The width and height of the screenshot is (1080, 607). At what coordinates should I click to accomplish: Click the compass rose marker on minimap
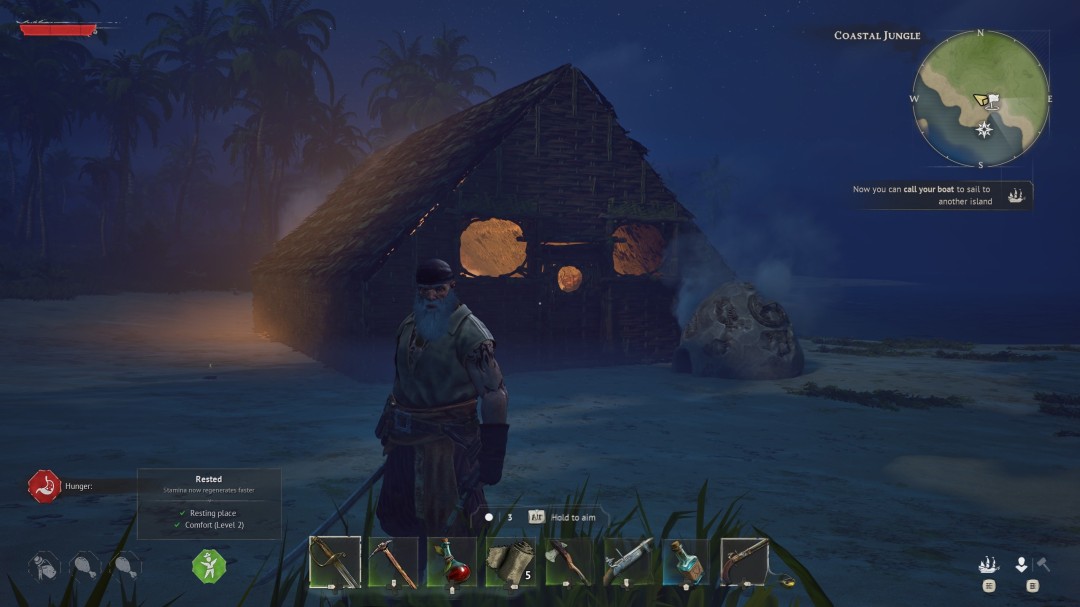coord(984,129)
